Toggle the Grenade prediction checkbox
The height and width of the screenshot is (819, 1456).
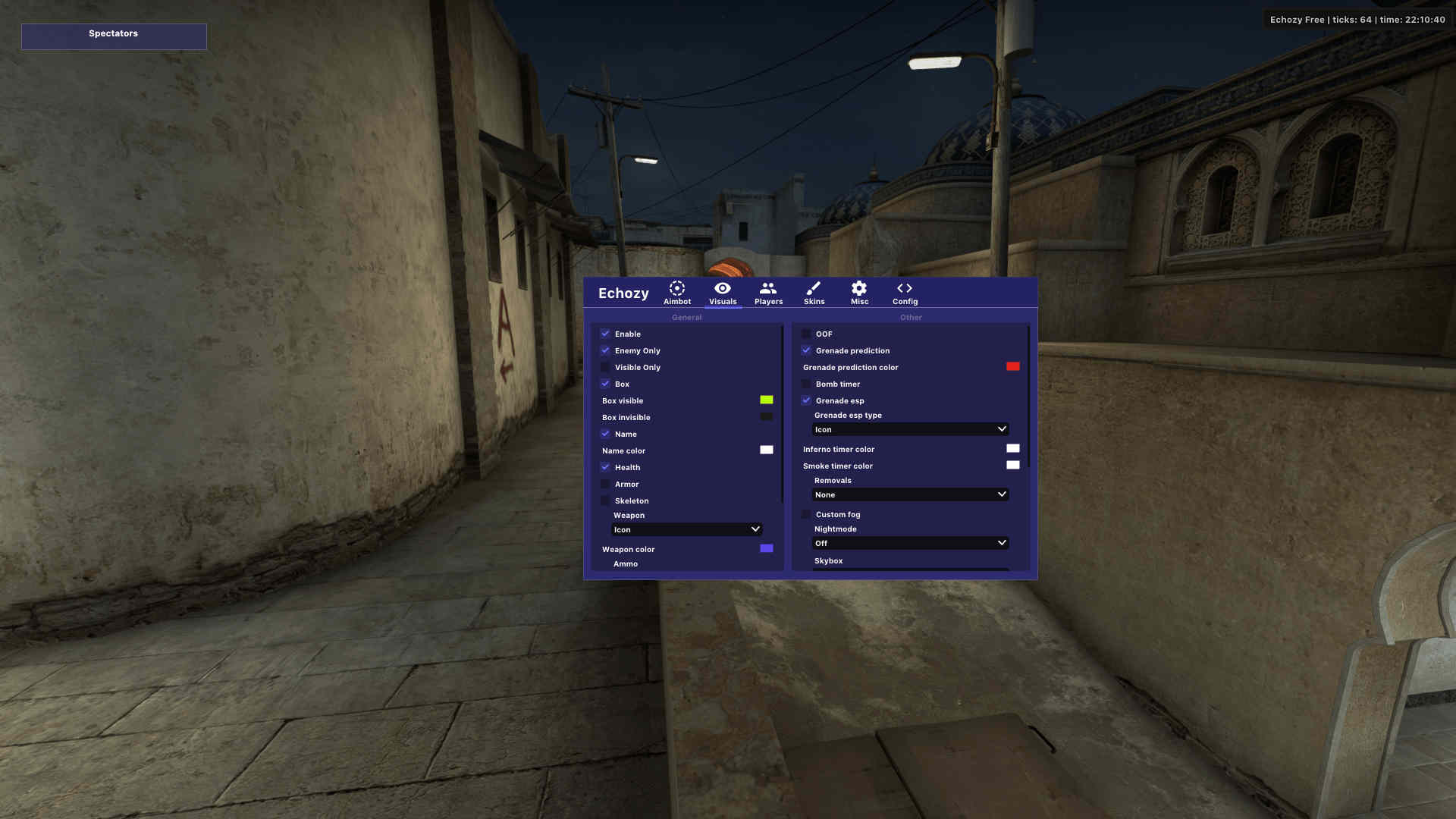point(806,350)
